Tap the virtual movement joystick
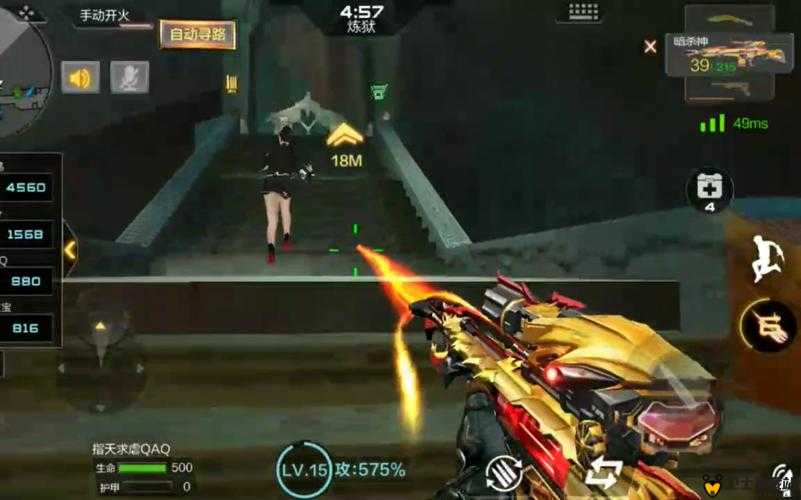The height and width of the screenshot is (500, 801). [100, 340]
